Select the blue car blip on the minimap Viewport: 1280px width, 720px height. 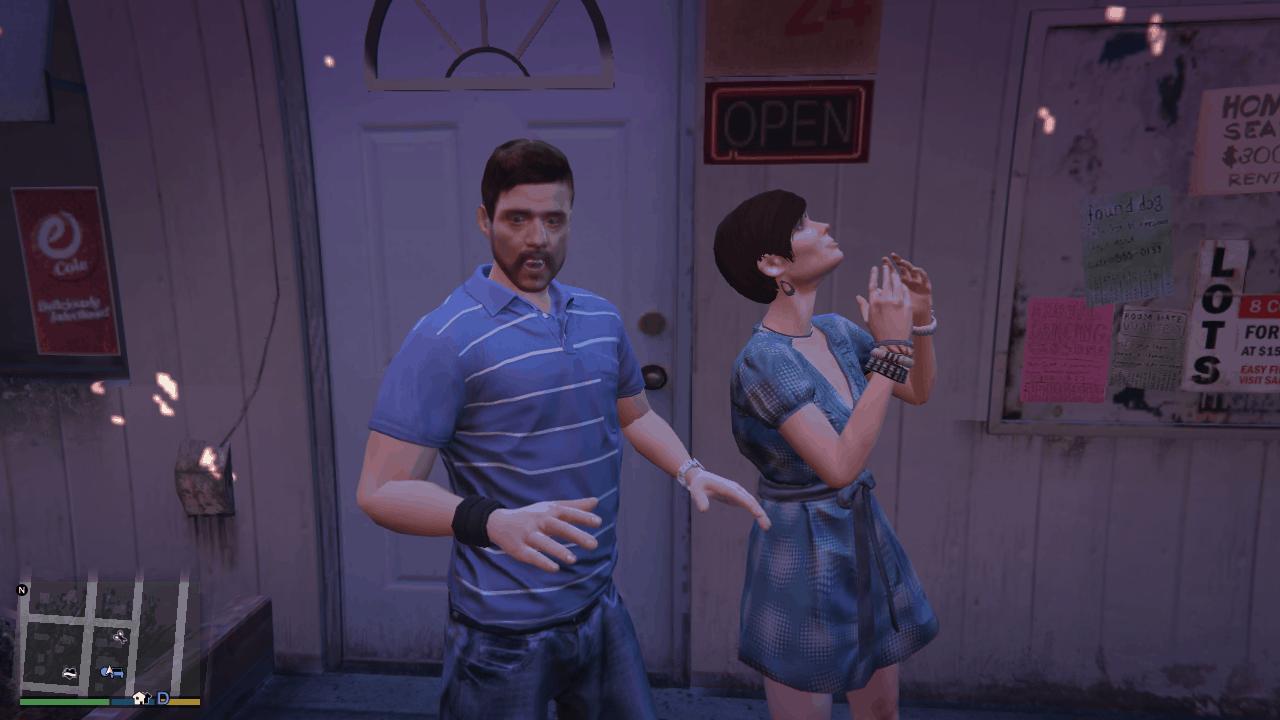point(118,673)
